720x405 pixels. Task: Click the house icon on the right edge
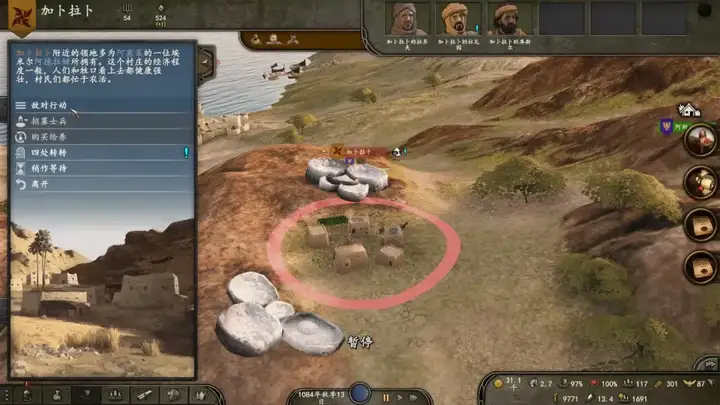pos(688,109)
